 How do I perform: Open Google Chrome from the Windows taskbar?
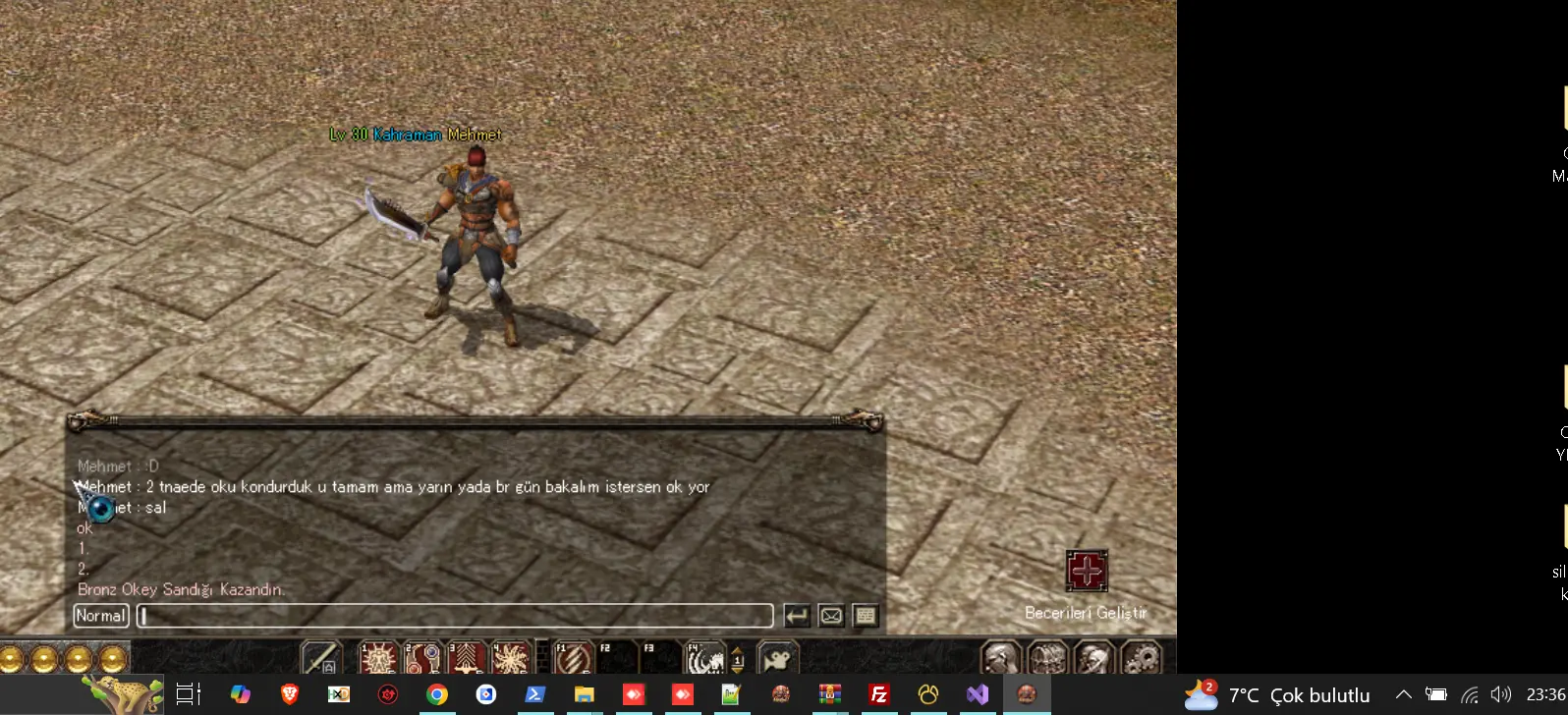coord(437,695)
